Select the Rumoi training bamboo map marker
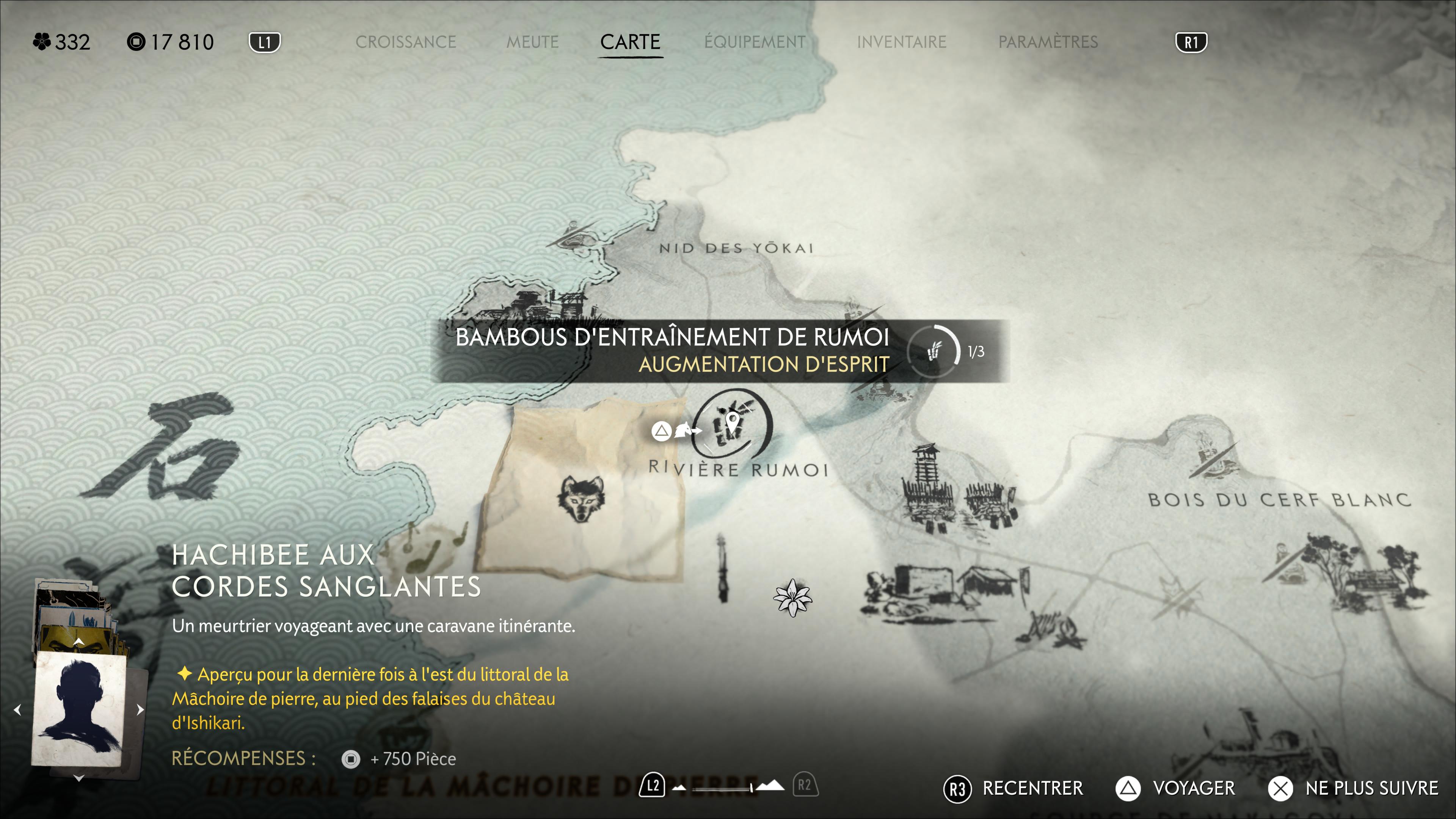The width and height of the screenshot is (1456, 819). (731, 424)
